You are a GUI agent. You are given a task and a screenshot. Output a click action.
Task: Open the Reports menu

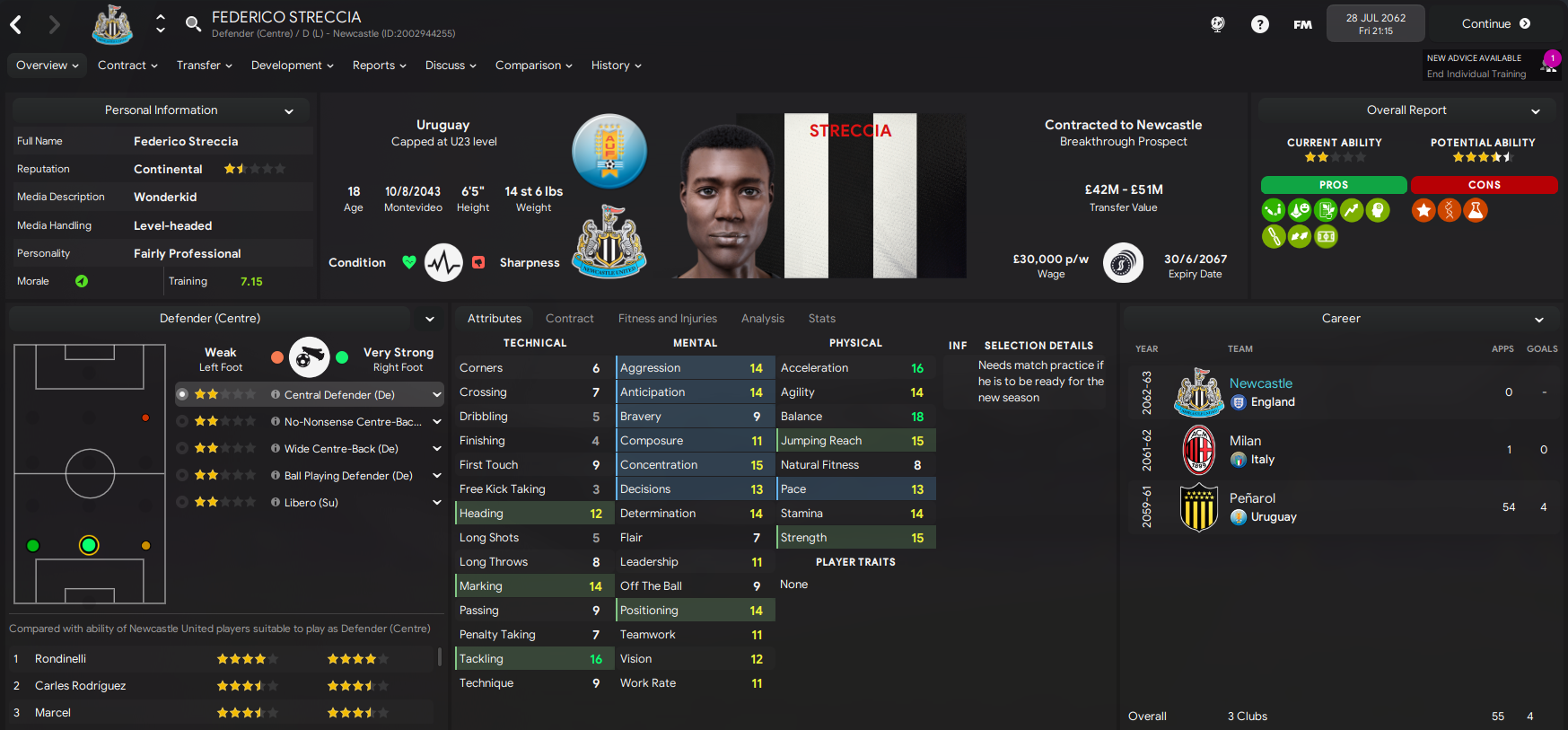click(379, 66)
